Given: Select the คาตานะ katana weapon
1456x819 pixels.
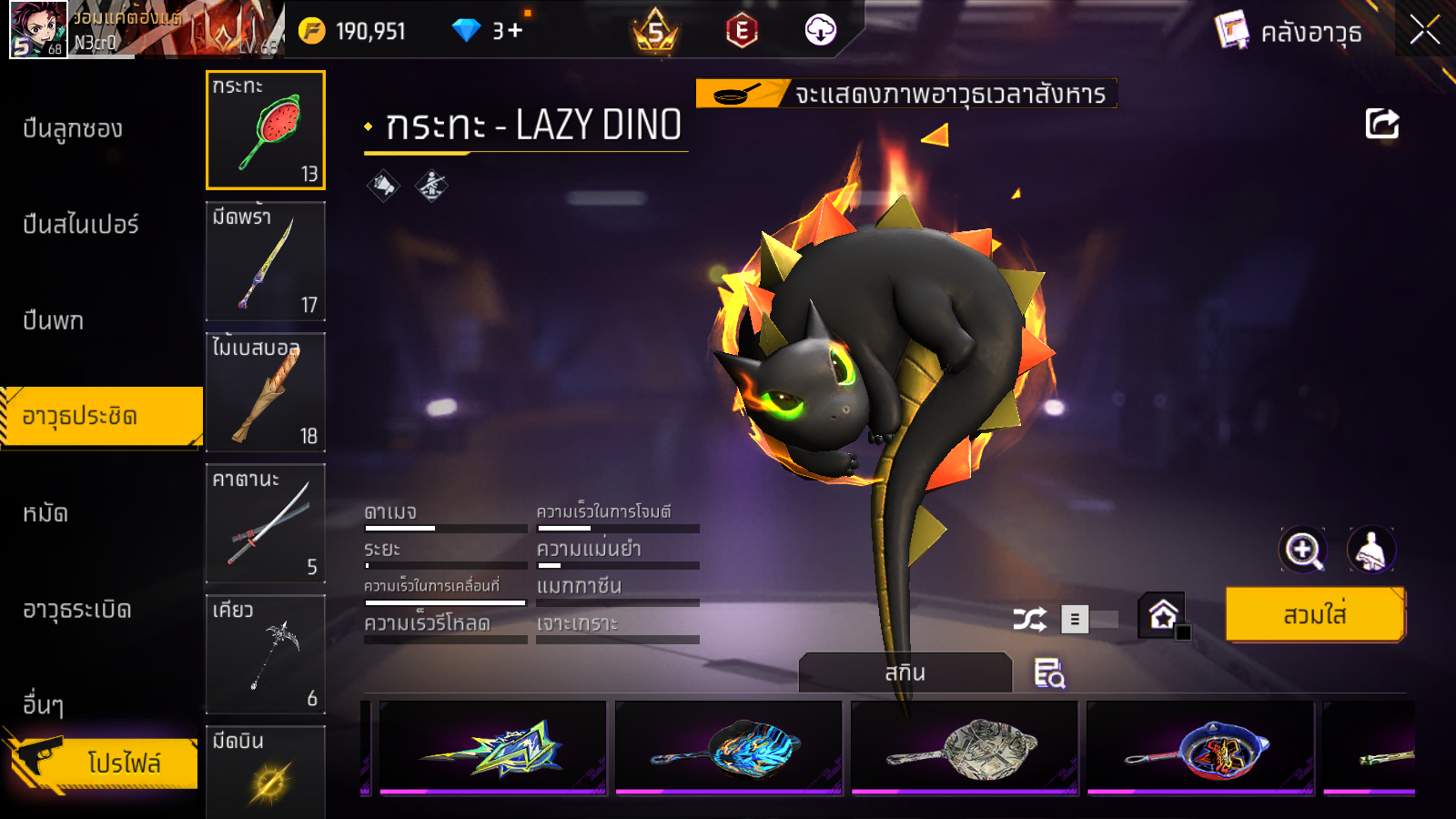Looking at the screenshot, I should pos(266,523).
